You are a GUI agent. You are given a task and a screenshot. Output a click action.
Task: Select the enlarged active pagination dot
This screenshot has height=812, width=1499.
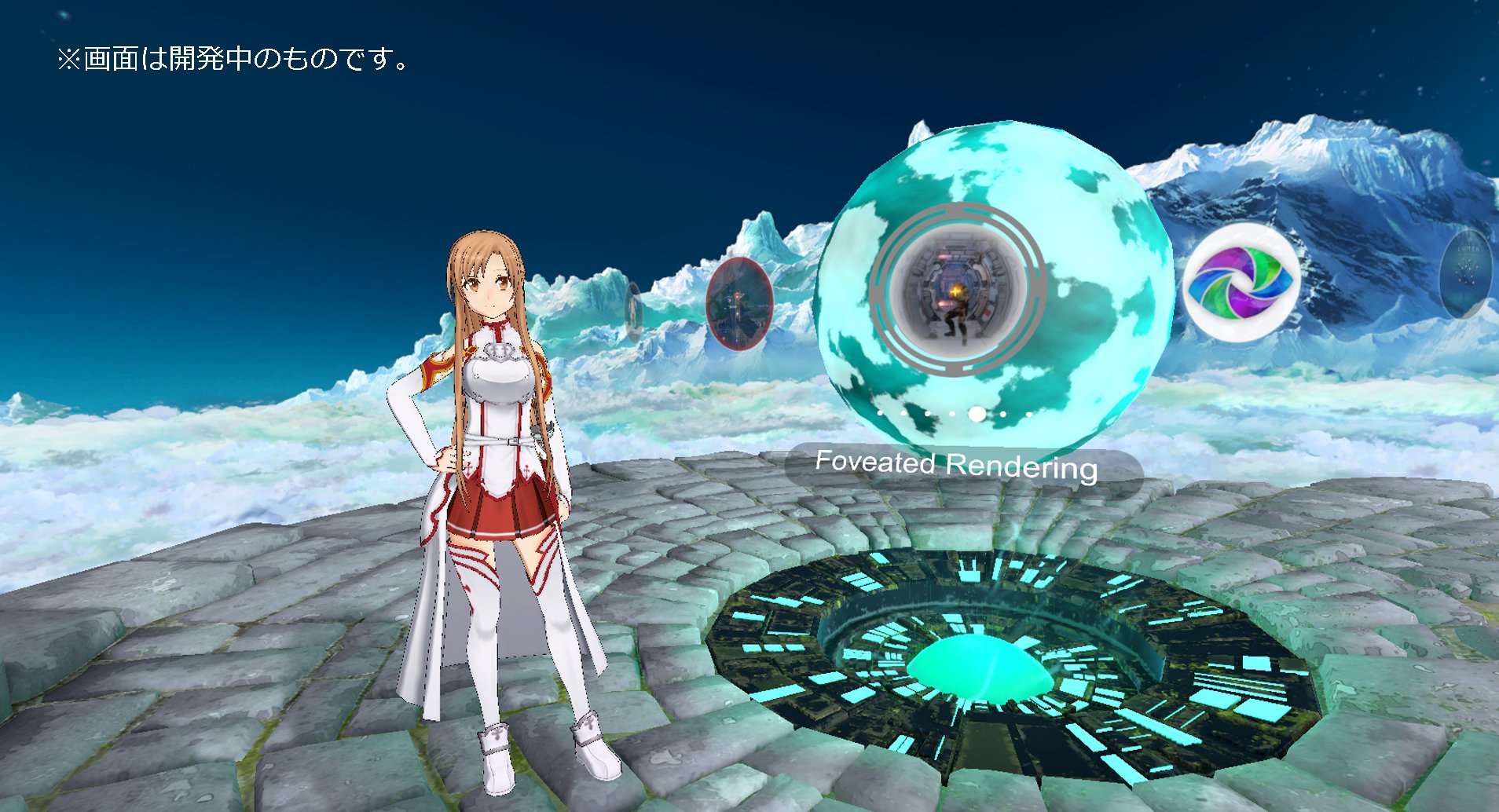tap(977, 415)
